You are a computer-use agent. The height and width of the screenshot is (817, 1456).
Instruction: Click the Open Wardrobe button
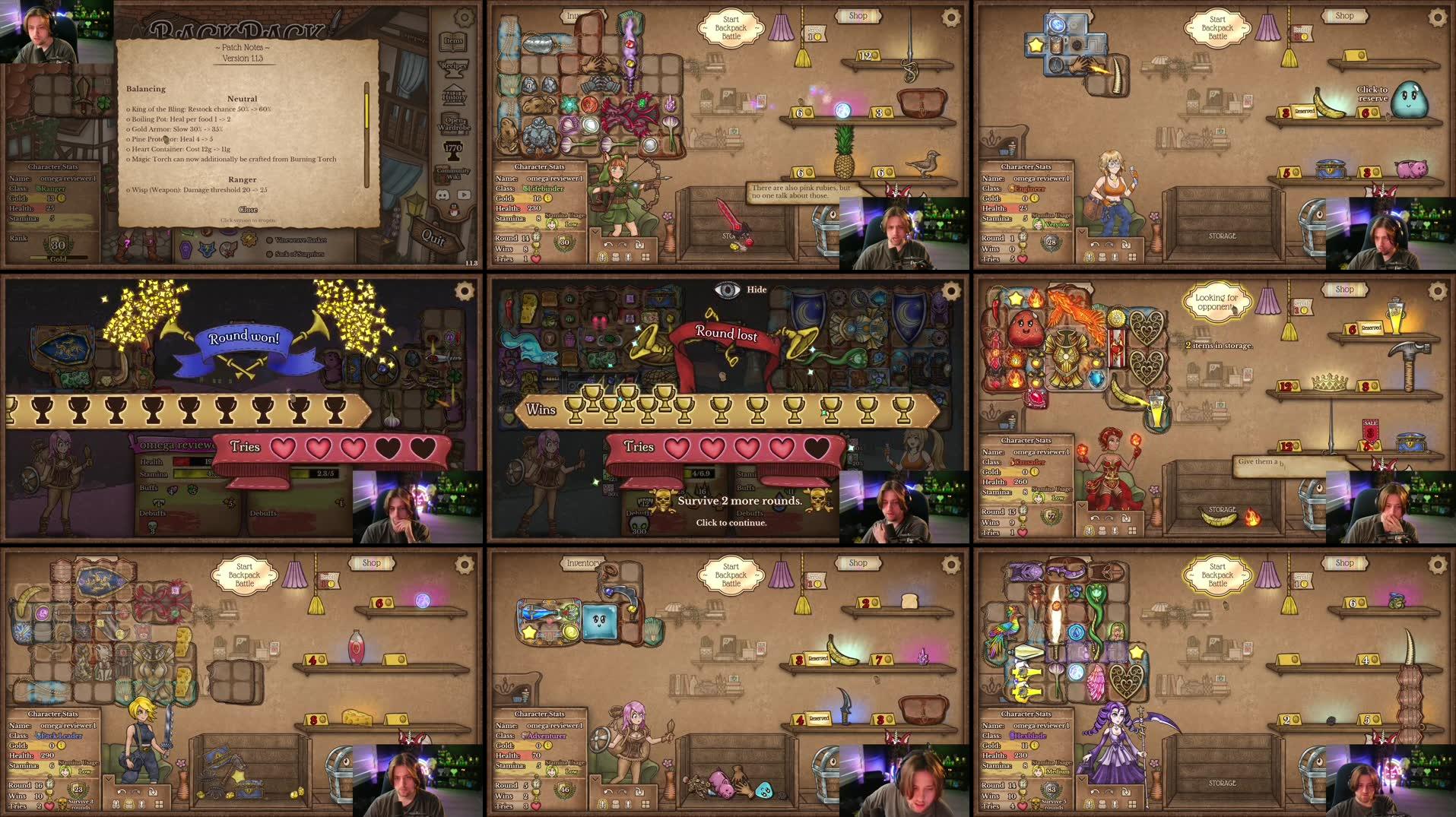point(454,124)
